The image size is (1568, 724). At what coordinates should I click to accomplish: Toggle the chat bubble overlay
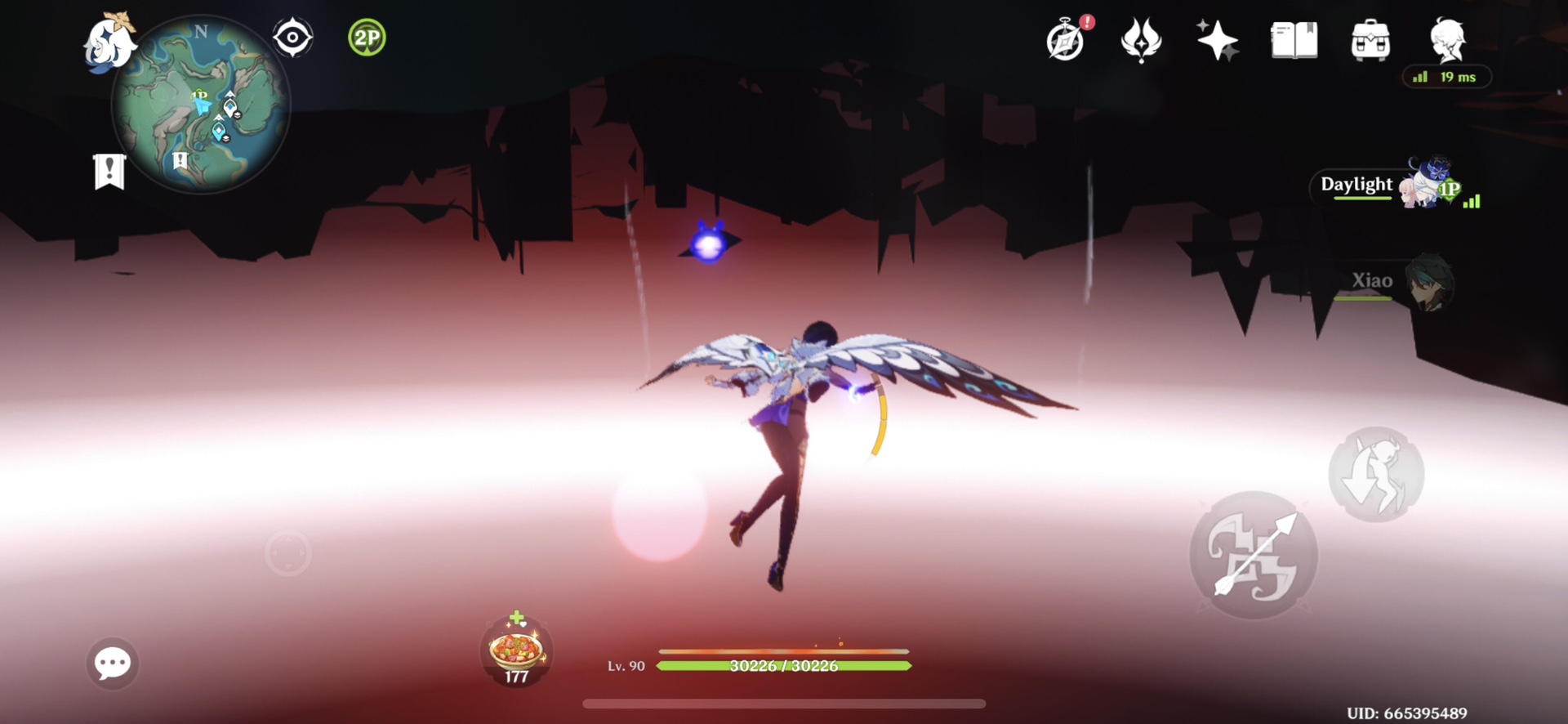[112, 664]
